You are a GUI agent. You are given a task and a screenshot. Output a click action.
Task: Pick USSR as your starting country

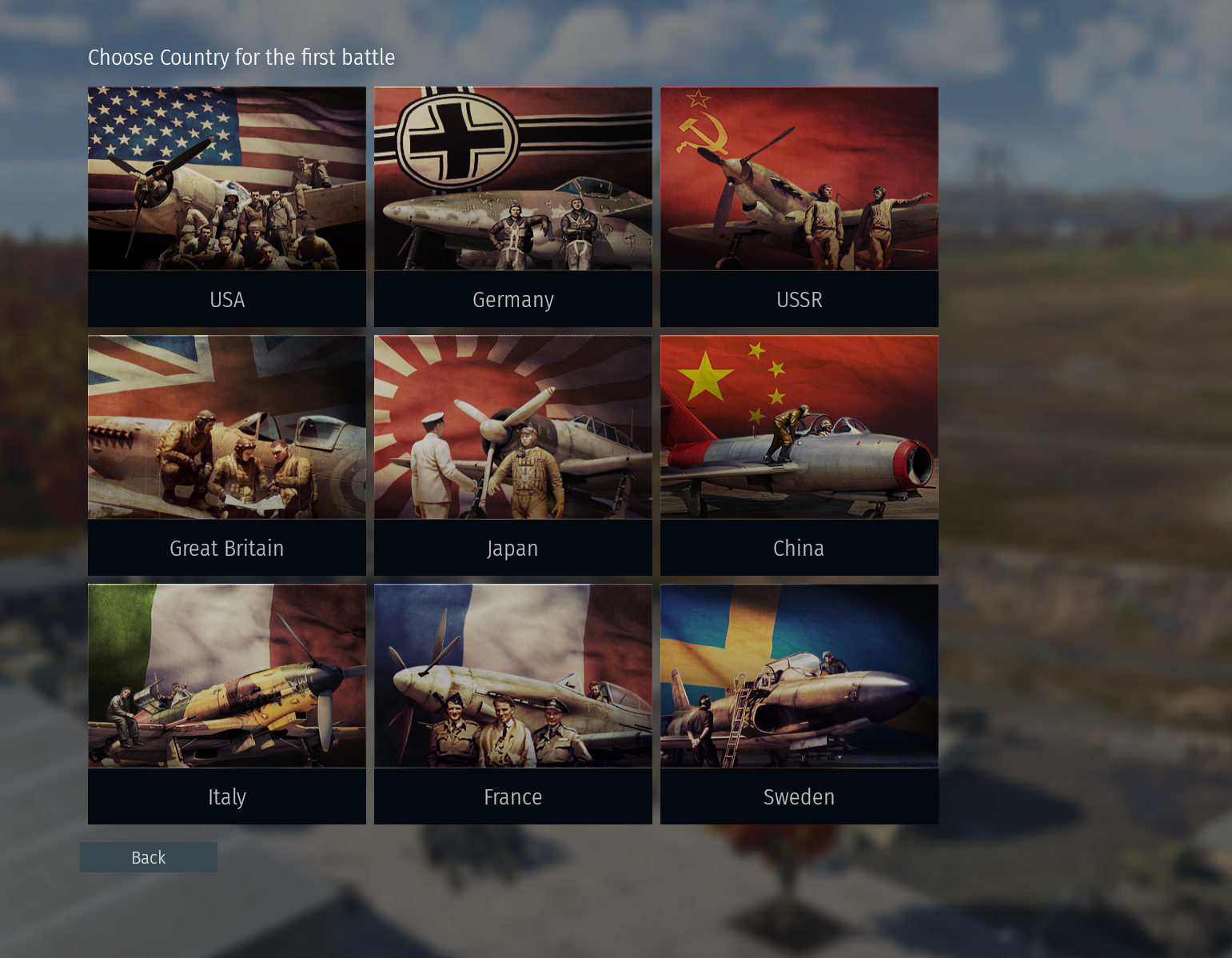click(799, 206)
